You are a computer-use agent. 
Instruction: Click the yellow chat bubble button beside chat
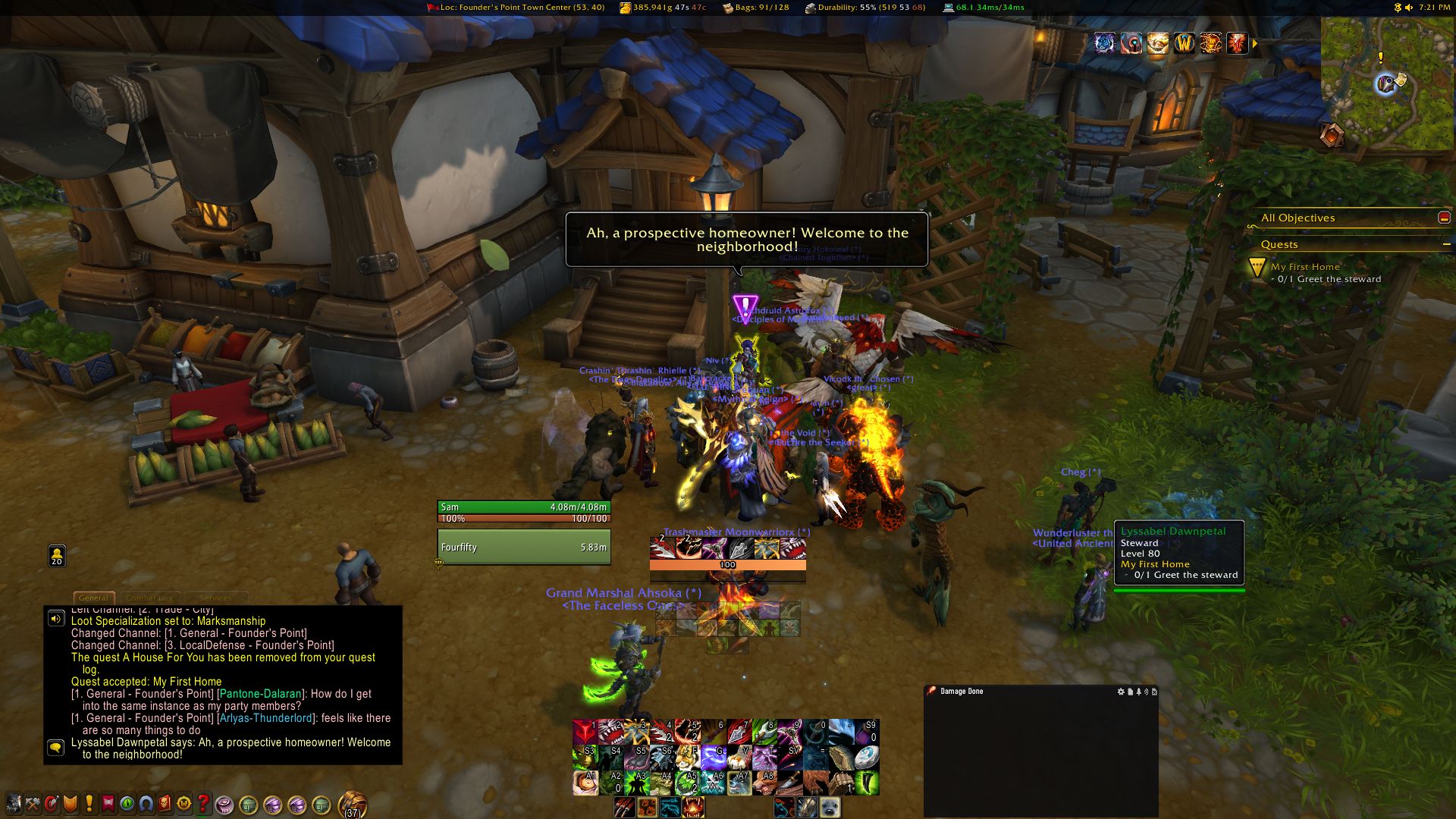pyautogui.click(x=55, y=748)
